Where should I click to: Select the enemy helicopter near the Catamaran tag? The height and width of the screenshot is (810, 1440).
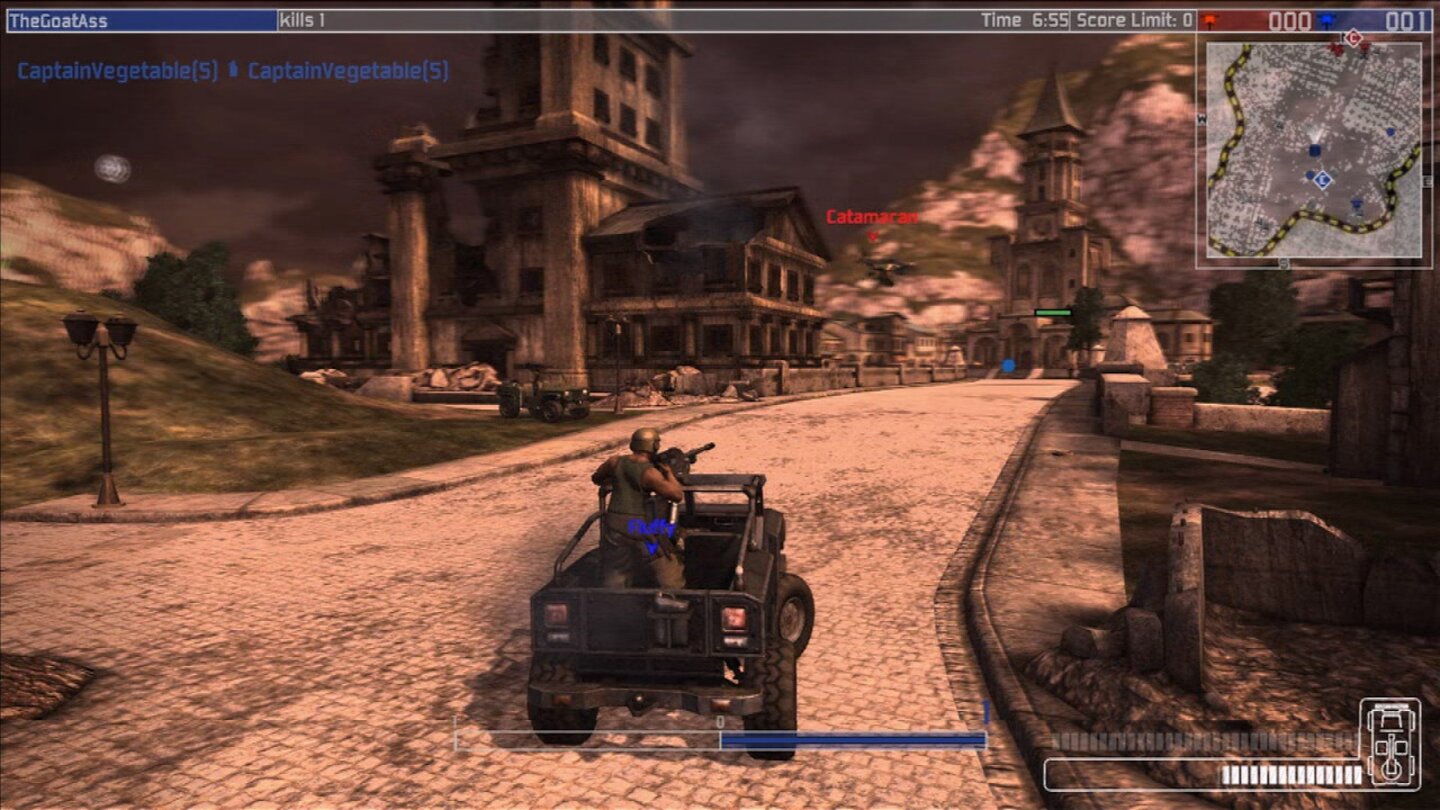click(x=884, y=267)
